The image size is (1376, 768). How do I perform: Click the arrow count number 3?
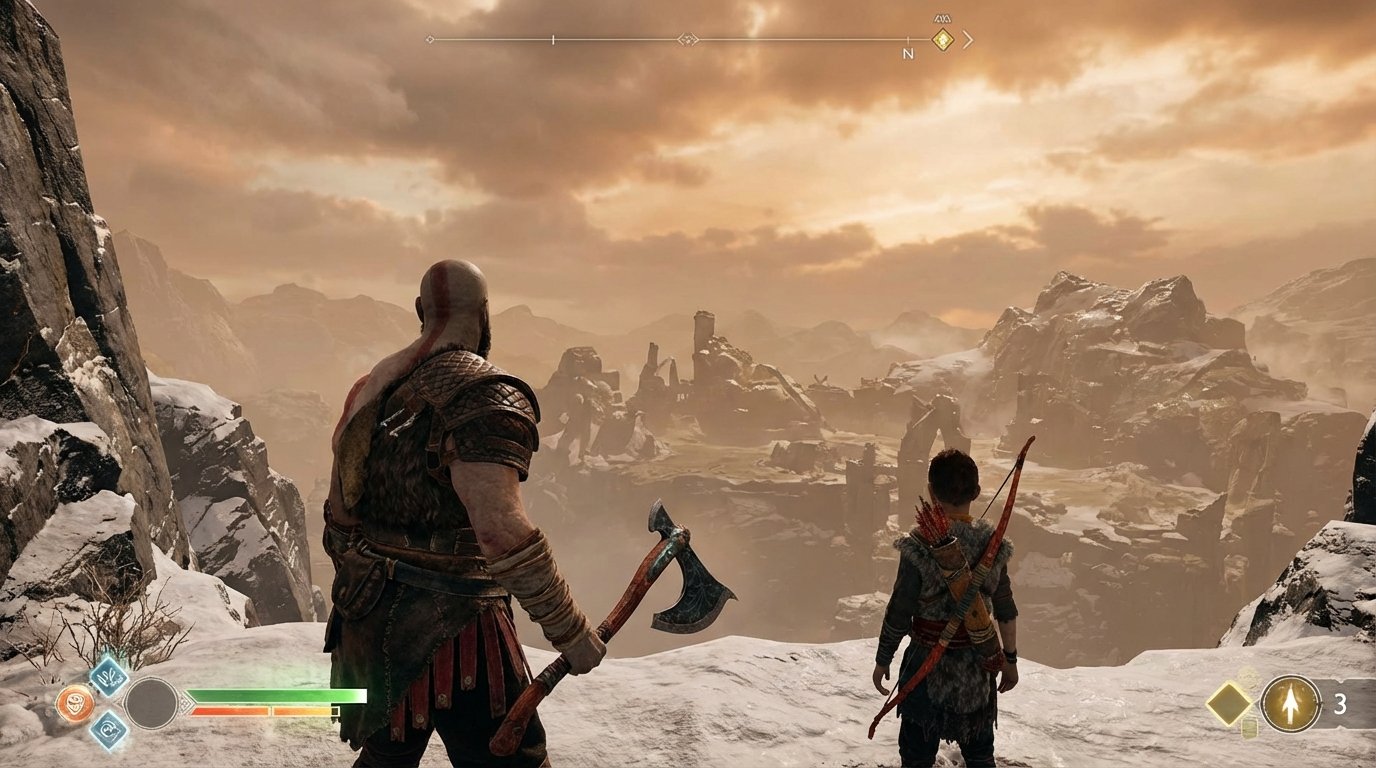(x=1340, y=703)
